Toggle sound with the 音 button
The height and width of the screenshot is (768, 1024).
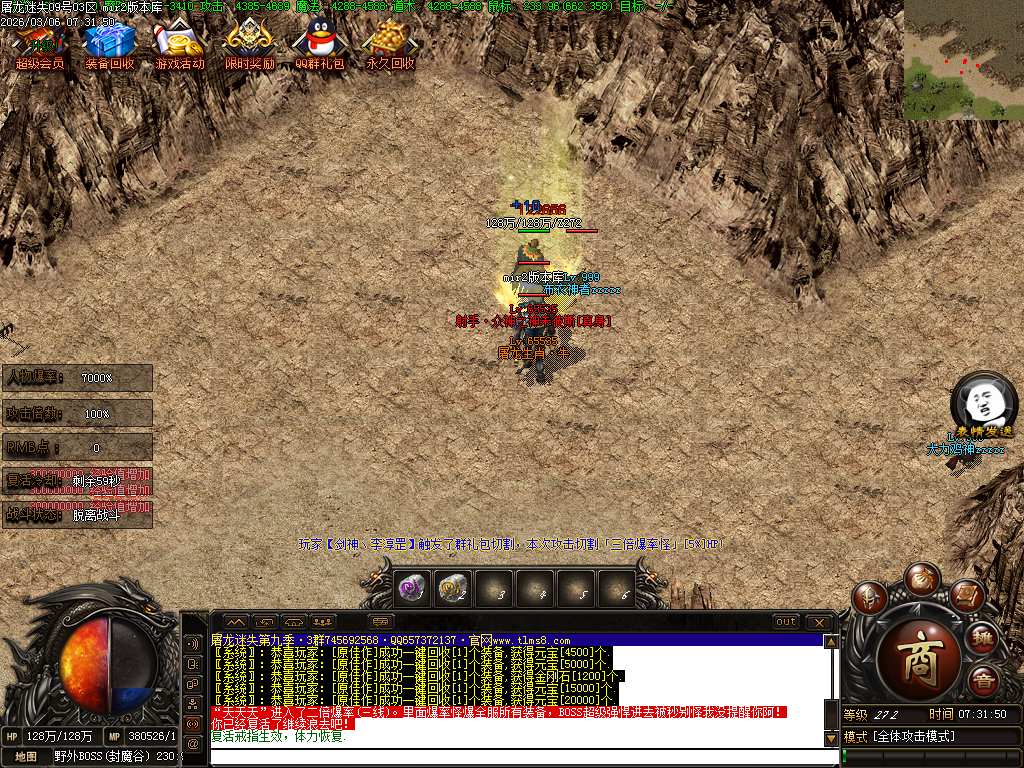pos(984,680)
